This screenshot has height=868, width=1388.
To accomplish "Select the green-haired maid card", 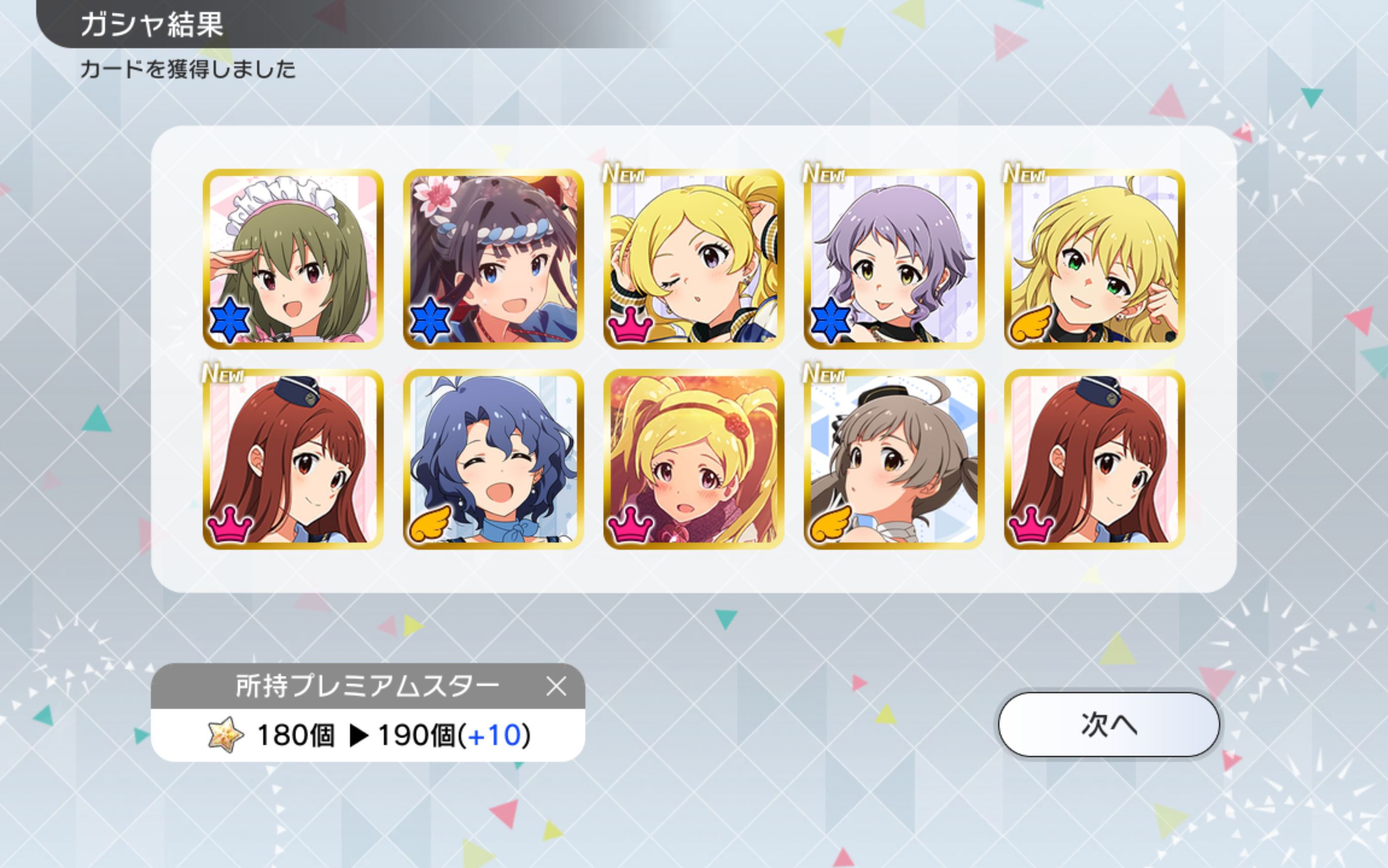I will pyautogui.click(x=293, y=259).
